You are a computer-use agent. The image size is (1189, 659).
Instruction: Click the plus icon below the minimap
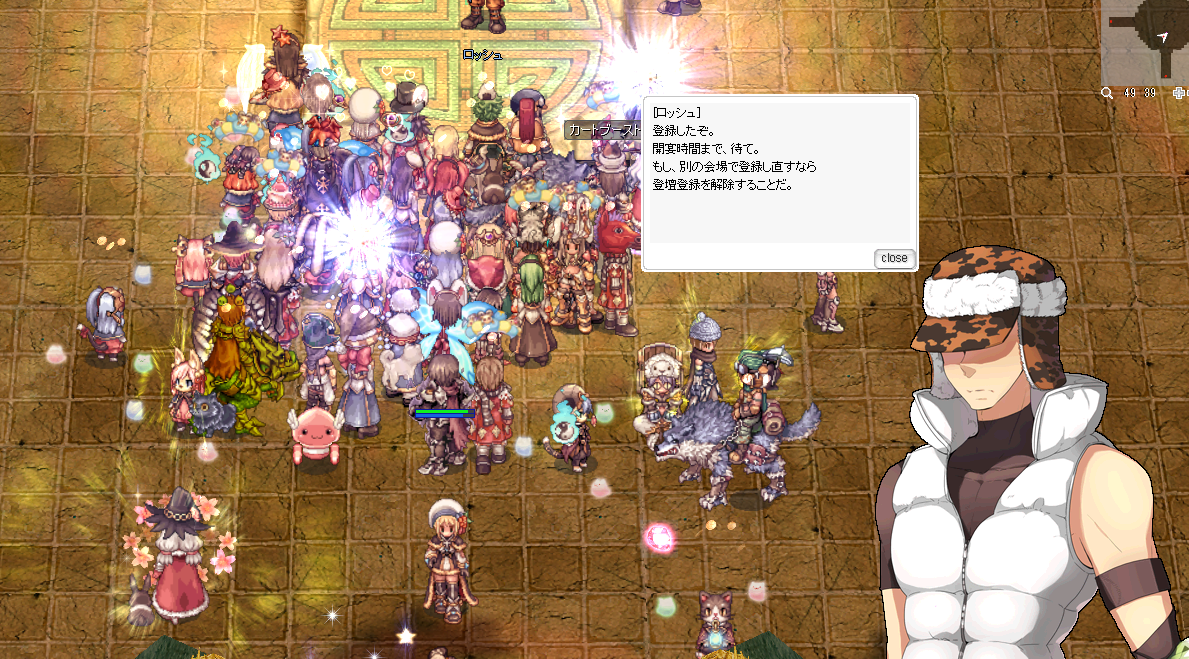(1179, 93)
